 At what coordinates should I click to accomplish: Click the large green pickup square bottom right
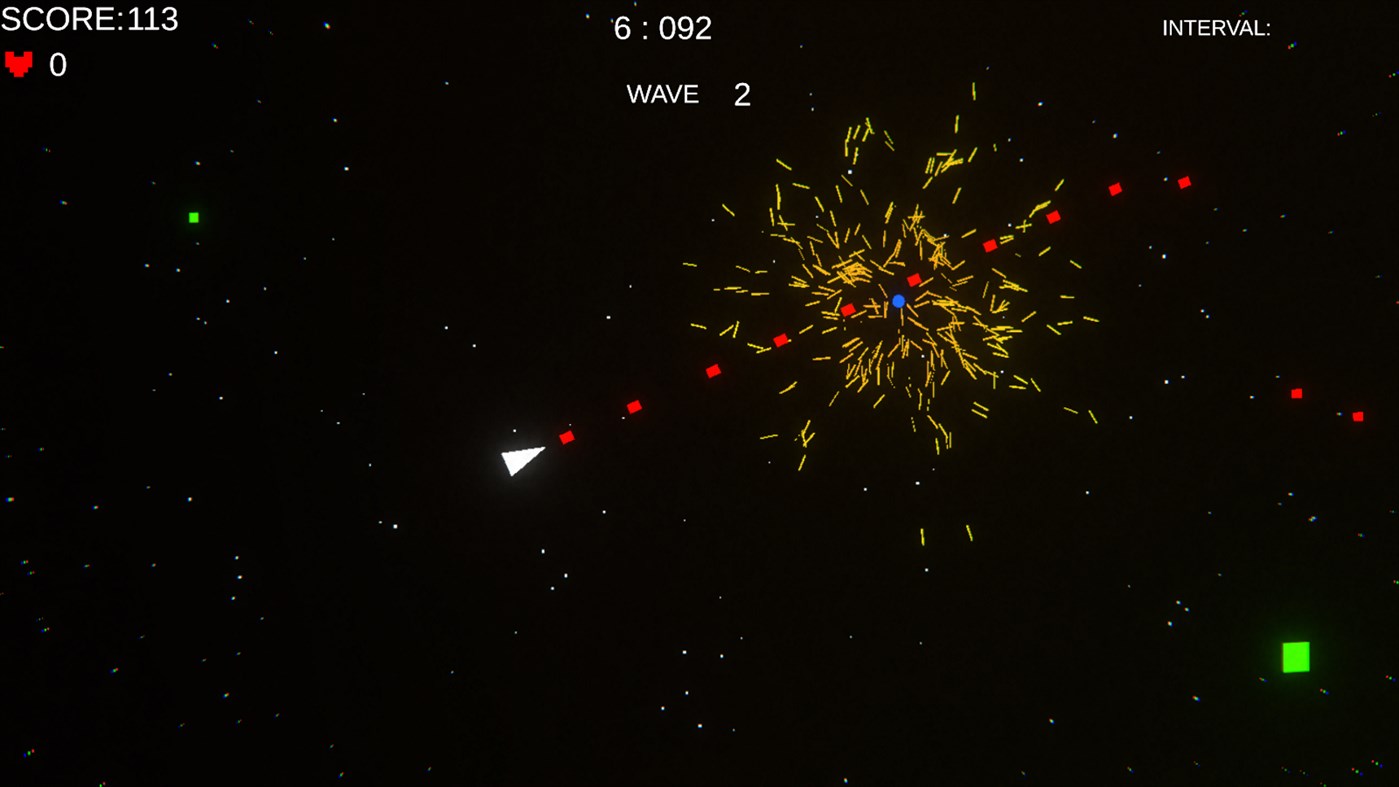pyautogui.click(x=1295, y=657)
